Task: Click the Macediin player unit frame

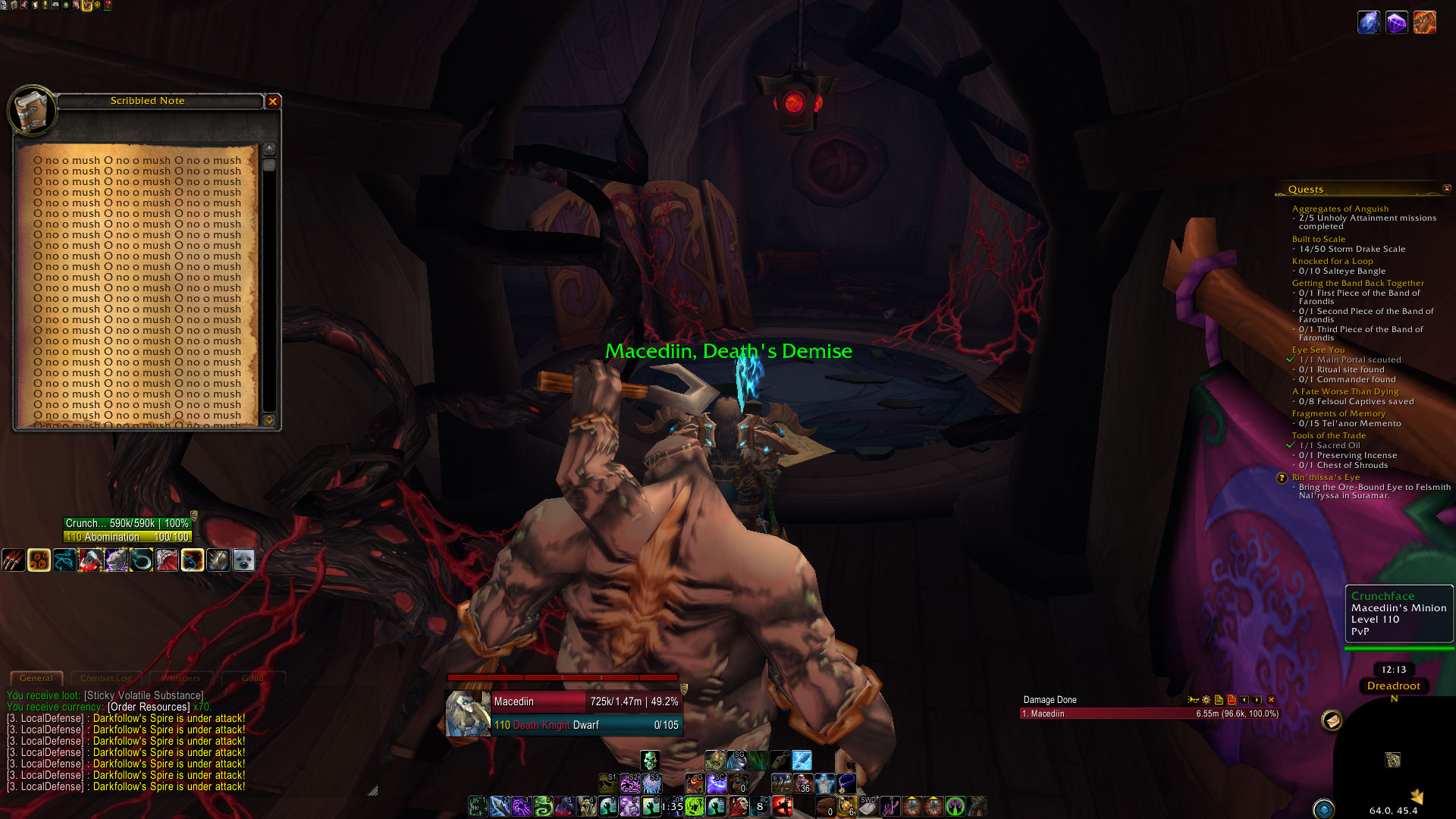Action: [564, 713]
